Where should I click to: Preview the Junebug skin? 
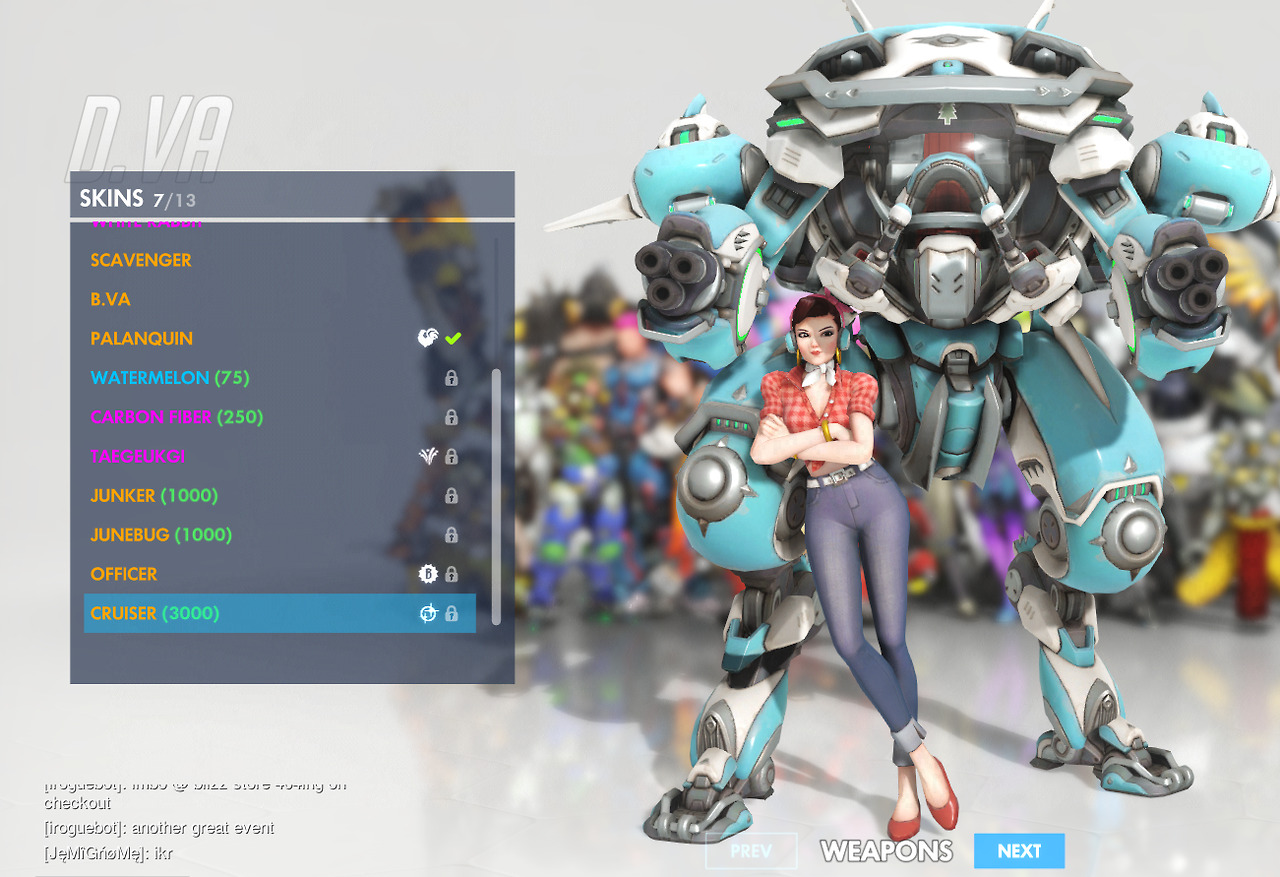161,535
